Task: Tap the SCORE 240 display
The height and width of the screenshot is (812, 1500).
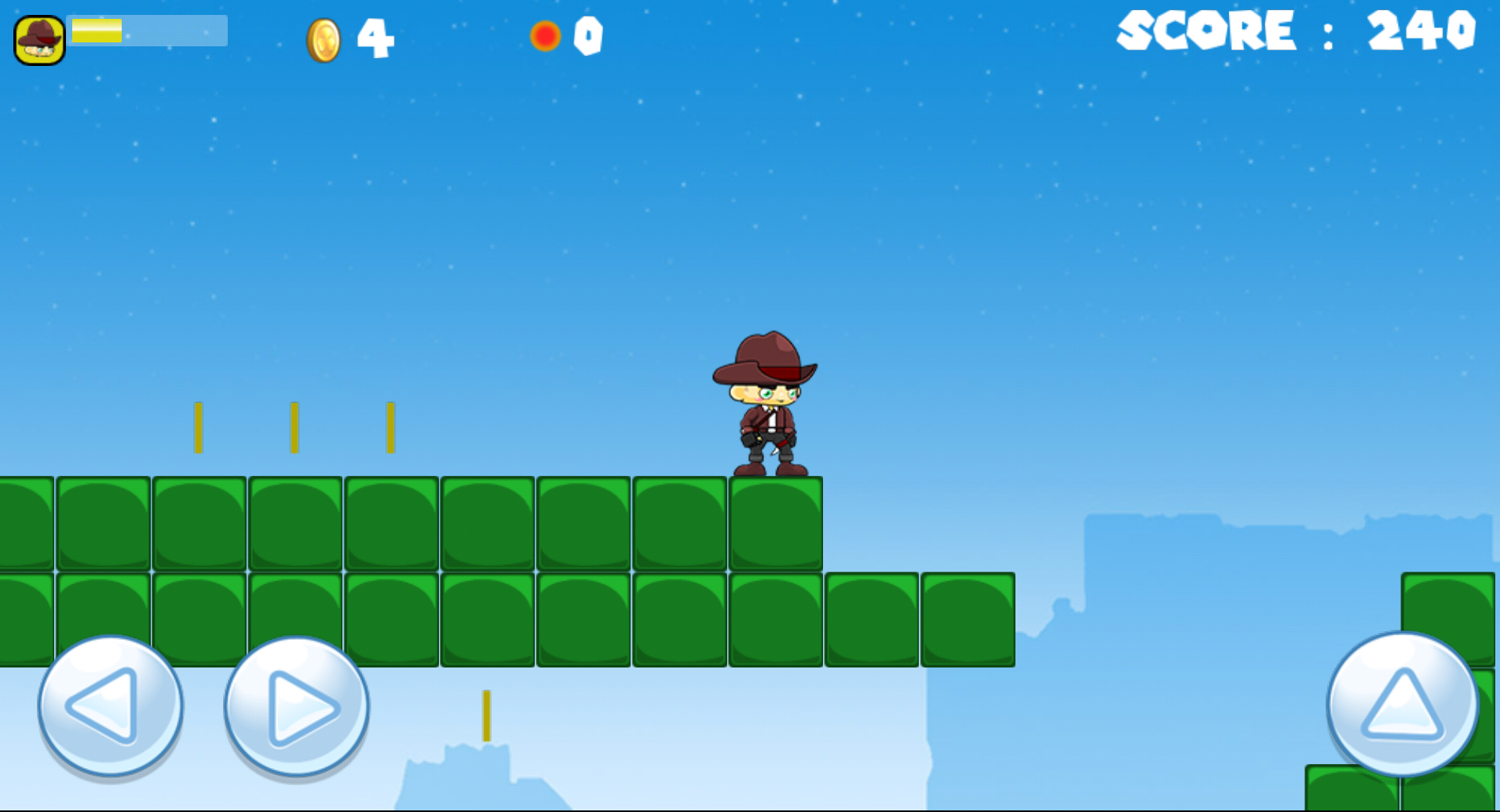Action: 1296,33
